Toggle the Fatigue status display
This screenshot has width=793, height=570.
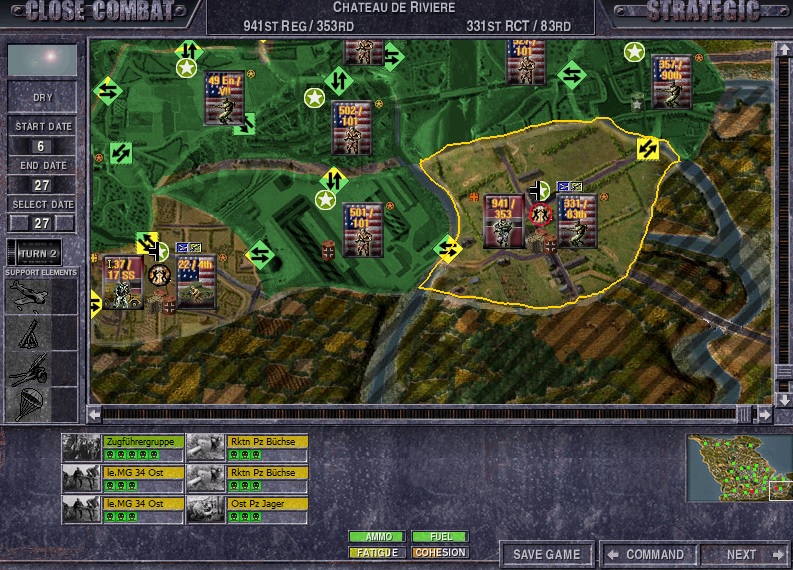coord(377,552)
